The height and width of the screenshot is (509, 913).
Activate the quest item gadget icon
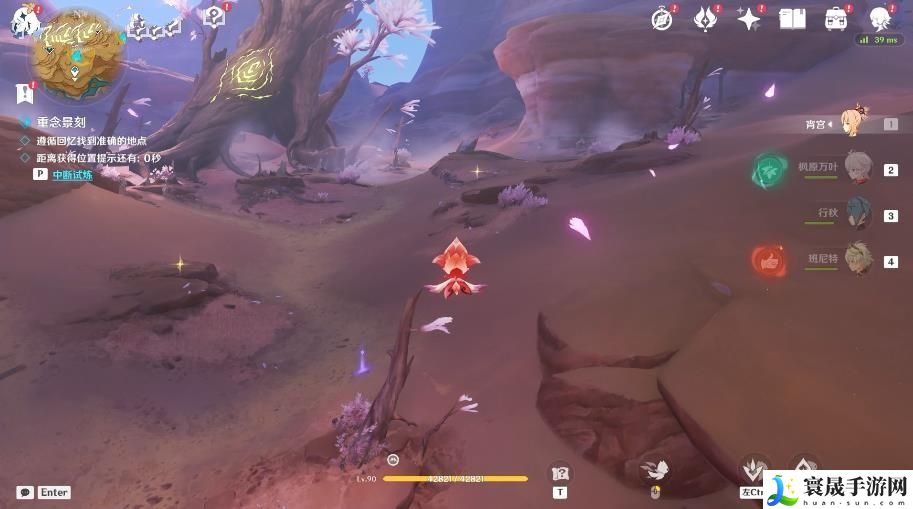pyautogui.click(x=561, y=473)
